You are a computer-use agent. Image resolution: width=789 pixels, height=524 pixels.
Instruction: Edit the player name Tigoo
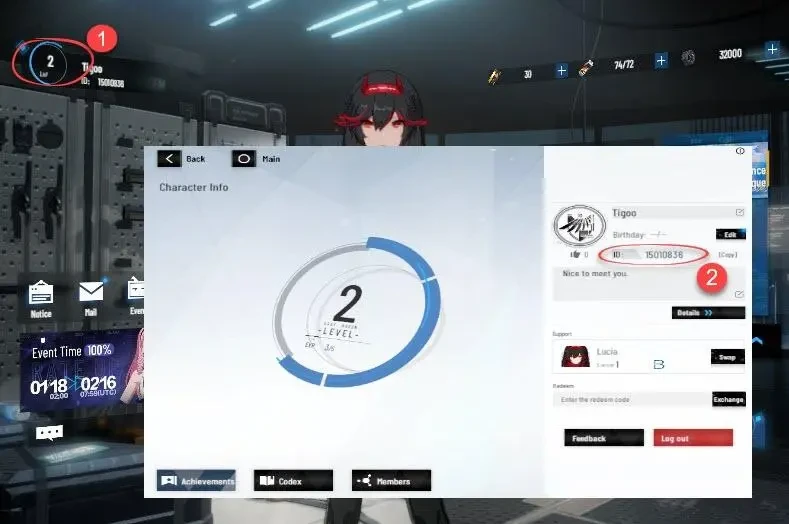coord(740,212)
